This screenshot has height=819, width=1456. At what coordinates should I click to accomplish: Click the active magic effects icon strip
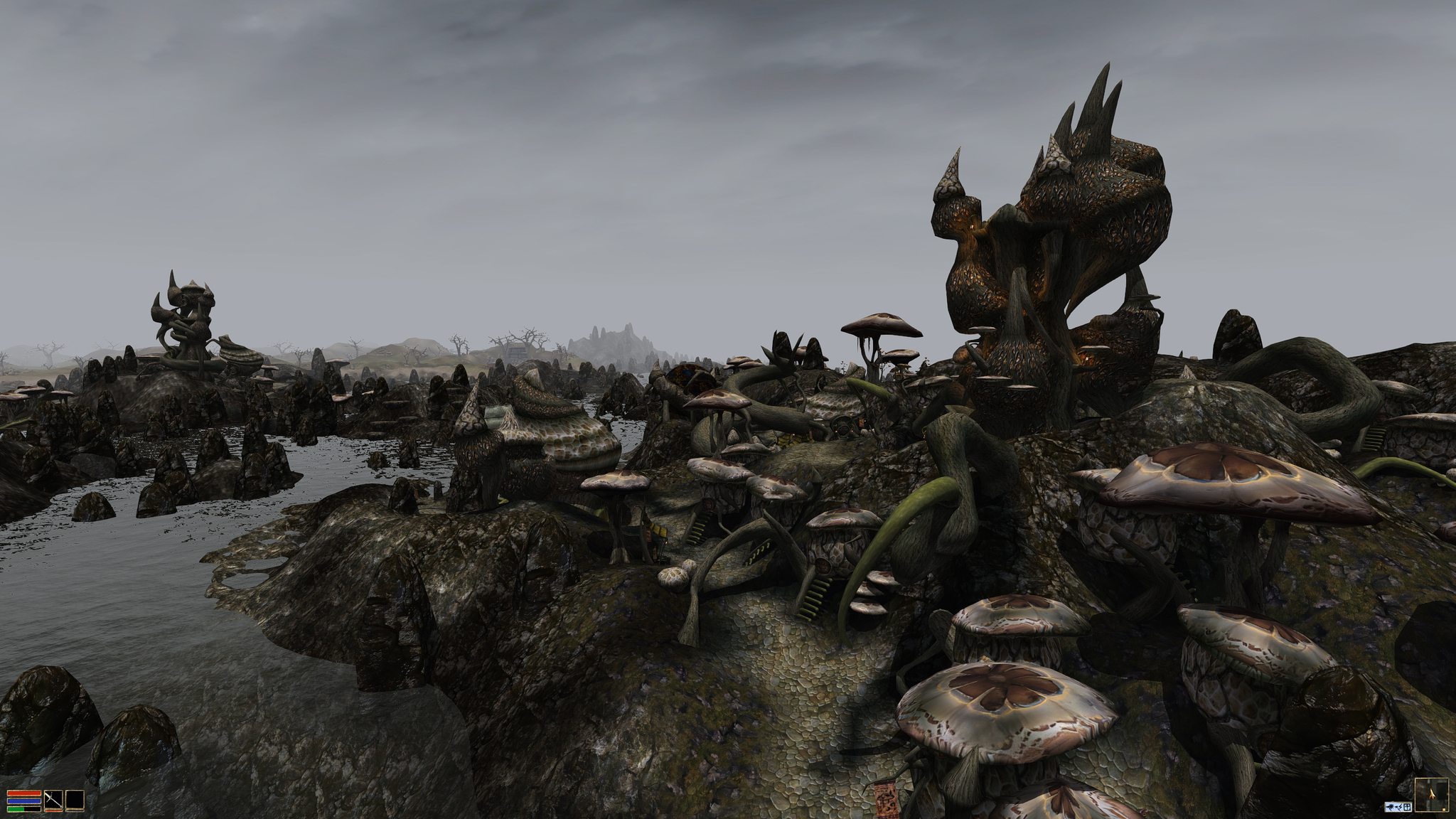coord(1398,807)
